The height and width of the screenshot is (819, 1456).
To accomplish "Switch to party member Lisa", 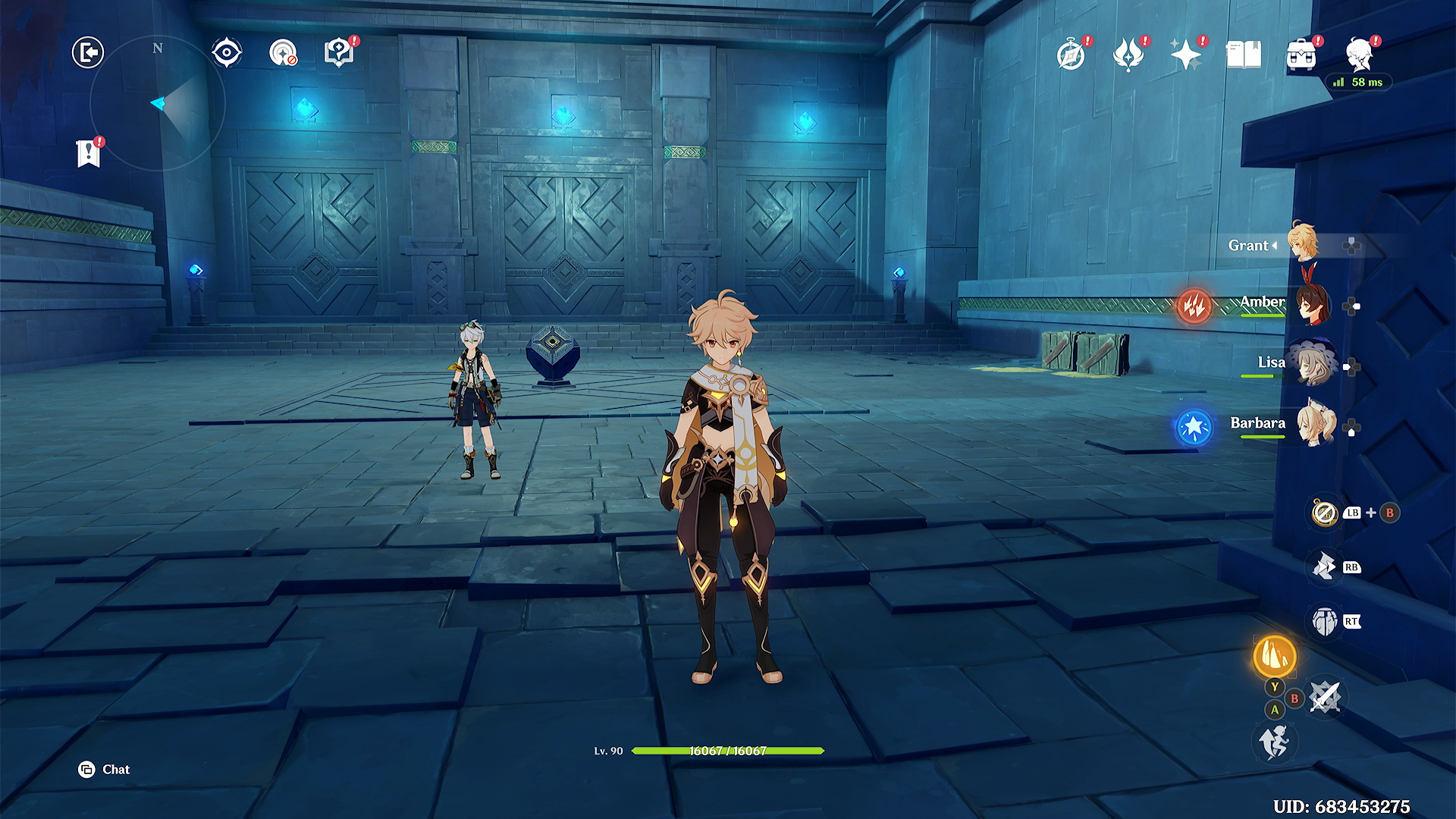I will 1312,365.
